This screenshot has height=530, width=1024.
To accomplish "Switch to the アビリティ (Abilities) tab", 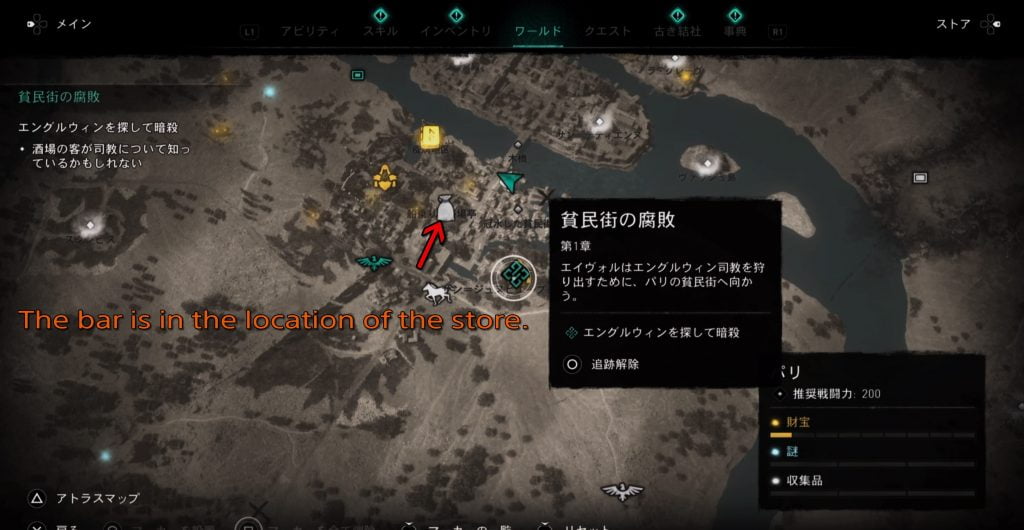I will 311,31.
